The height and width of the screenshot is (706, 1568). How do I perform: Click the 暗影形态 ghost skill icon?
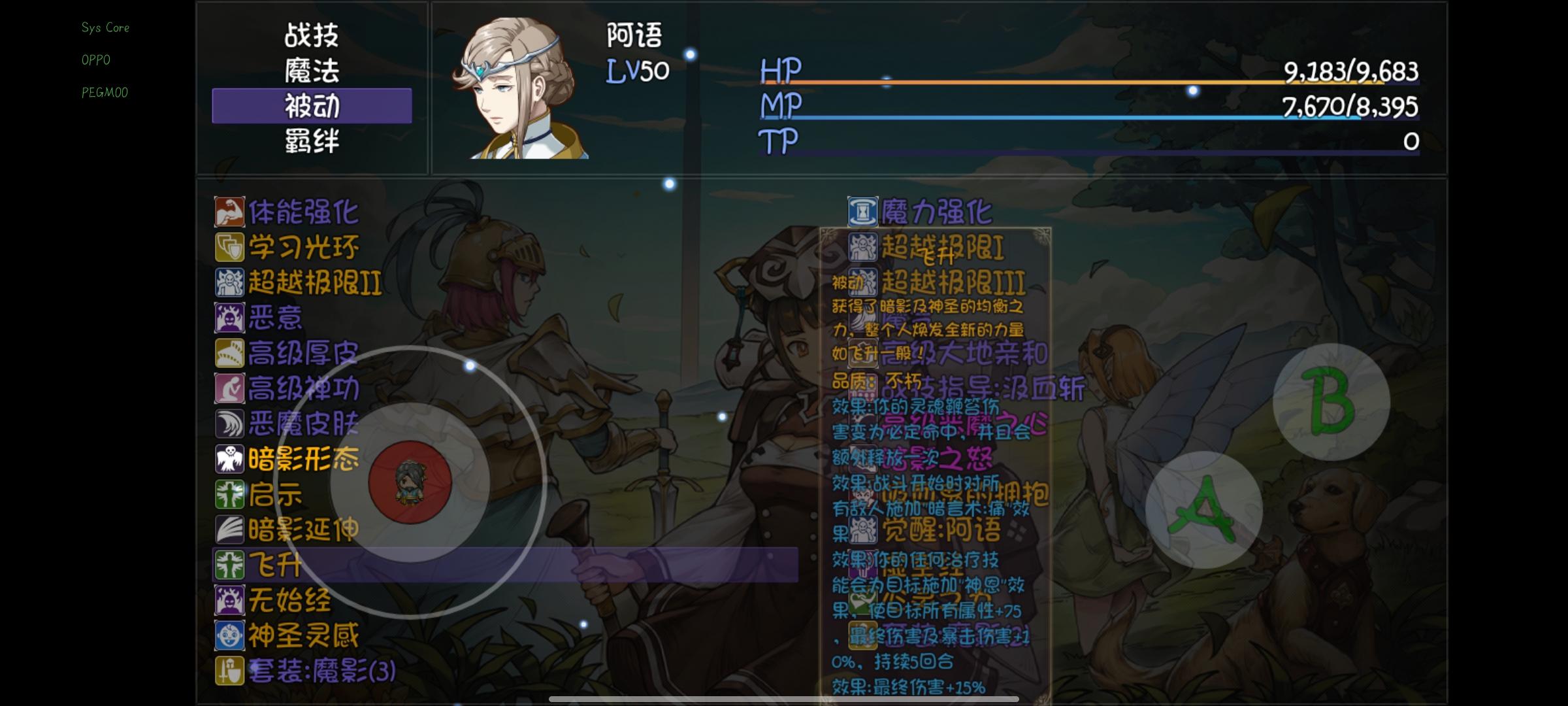click(x=229, y=460)
